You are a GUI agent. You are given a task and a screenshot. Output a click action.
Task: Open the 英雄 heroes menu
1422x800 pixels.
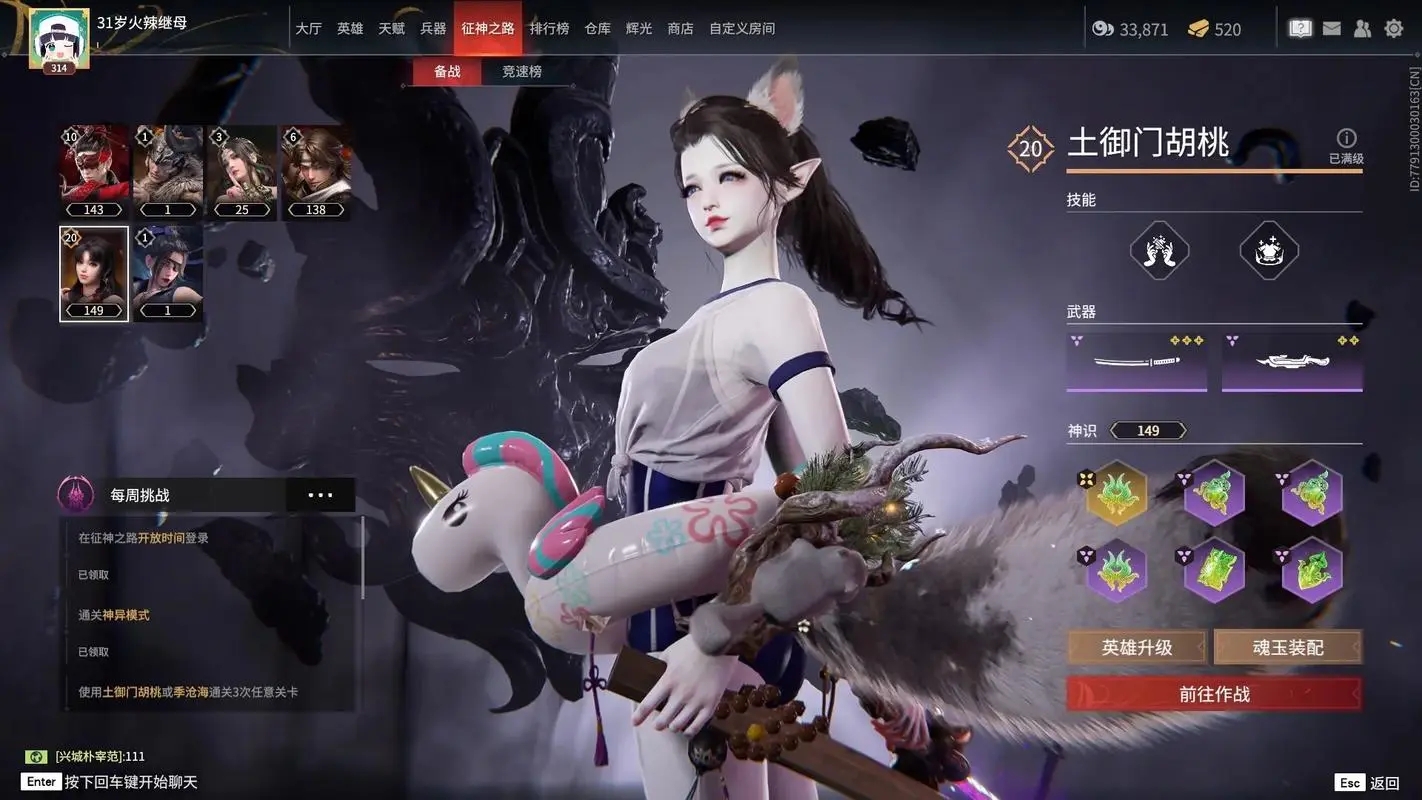coord(350,29)
